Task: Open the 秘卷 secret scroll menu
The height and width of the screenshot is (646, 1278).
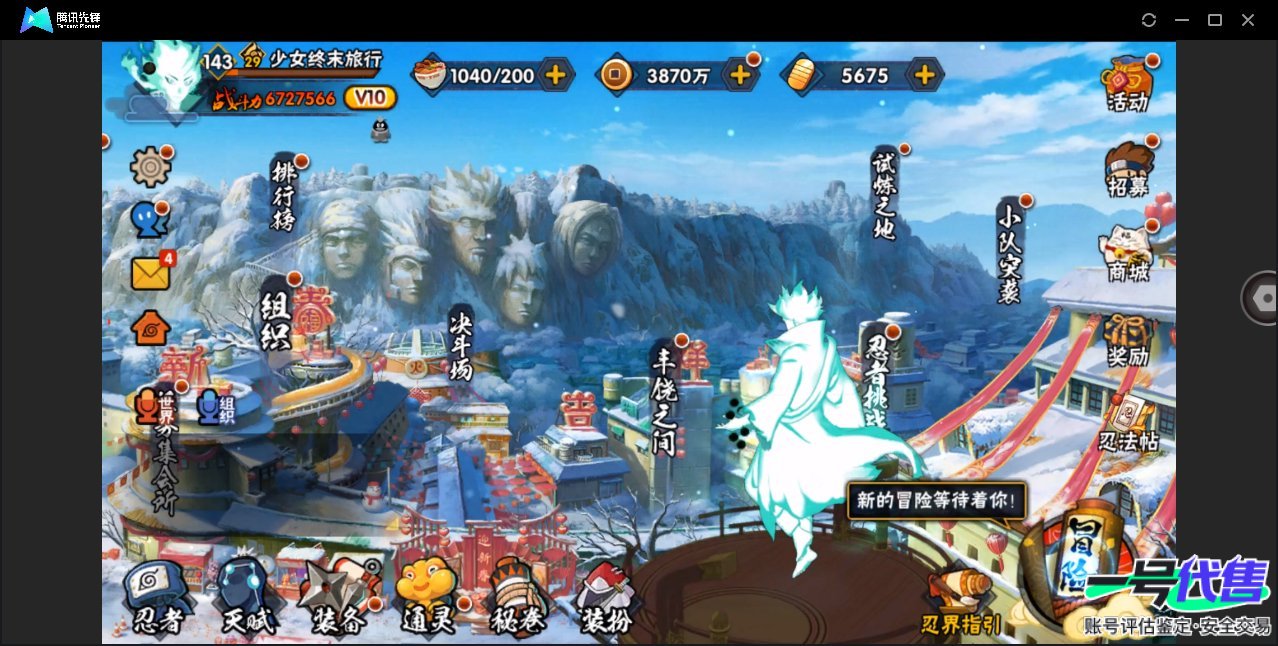Action: coord(518,598)
